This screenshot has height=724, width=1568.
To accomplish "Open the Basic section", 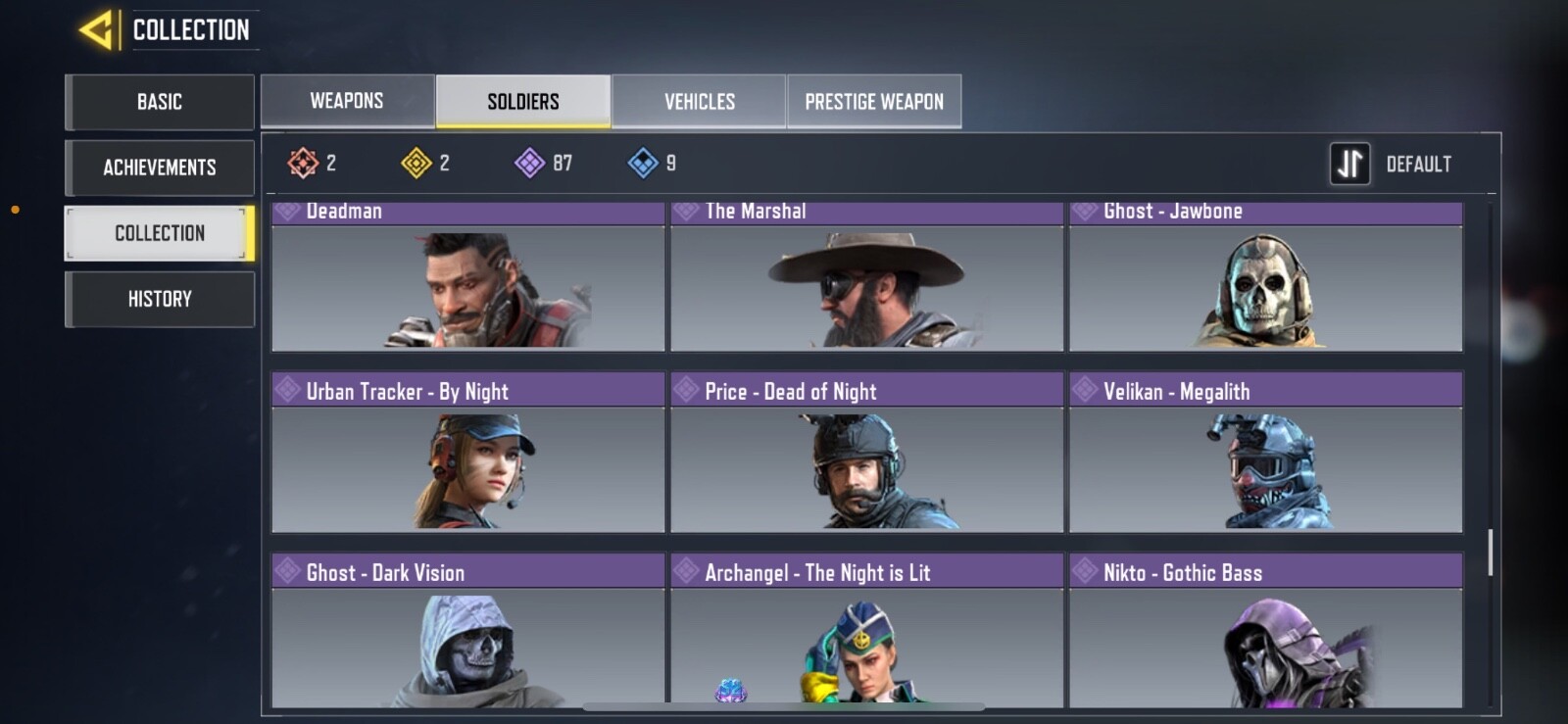I will (159, 101).
